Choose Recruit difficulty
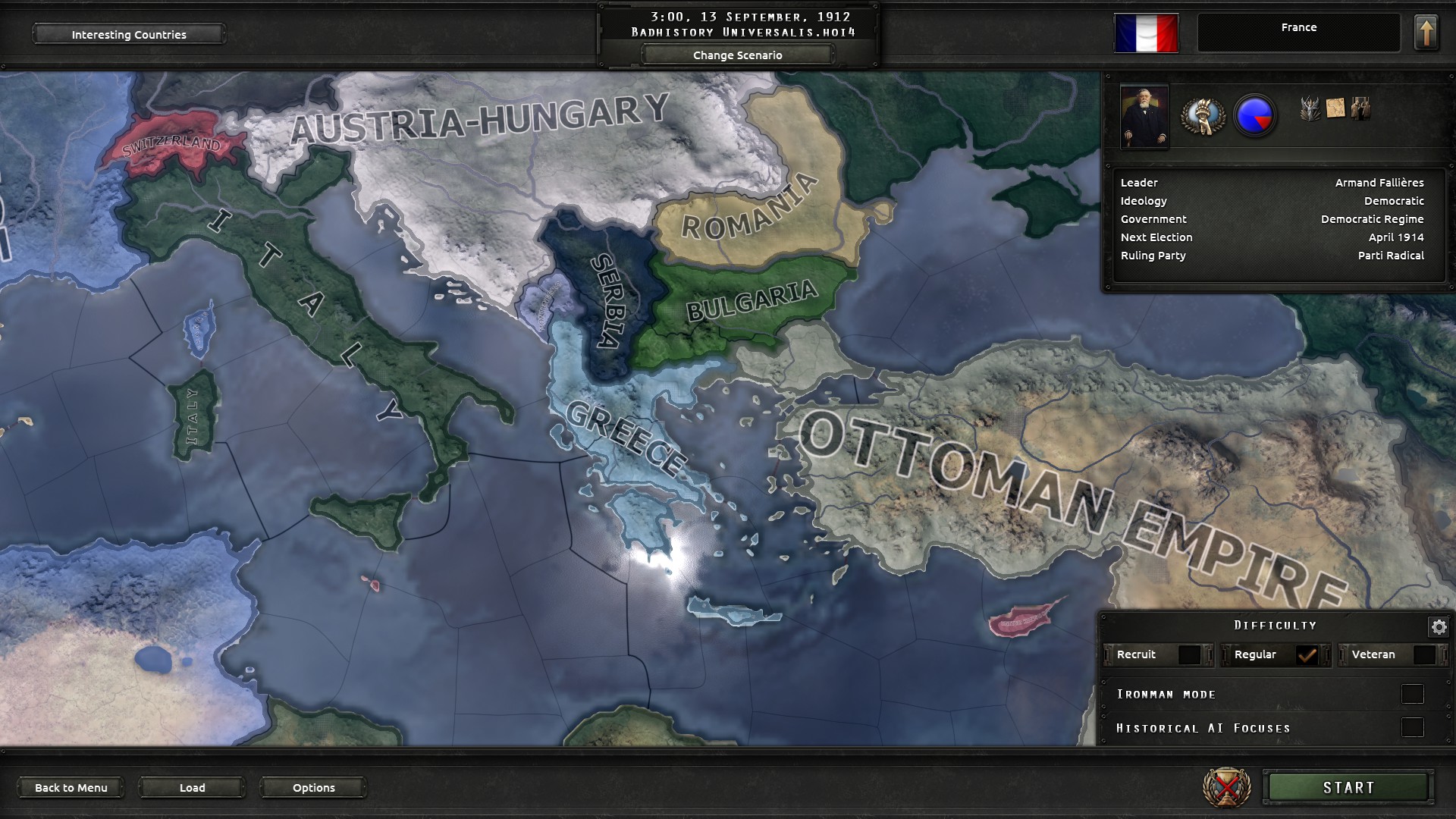The width and height of the screenshot is (1456, 819). coord(1189,654)
